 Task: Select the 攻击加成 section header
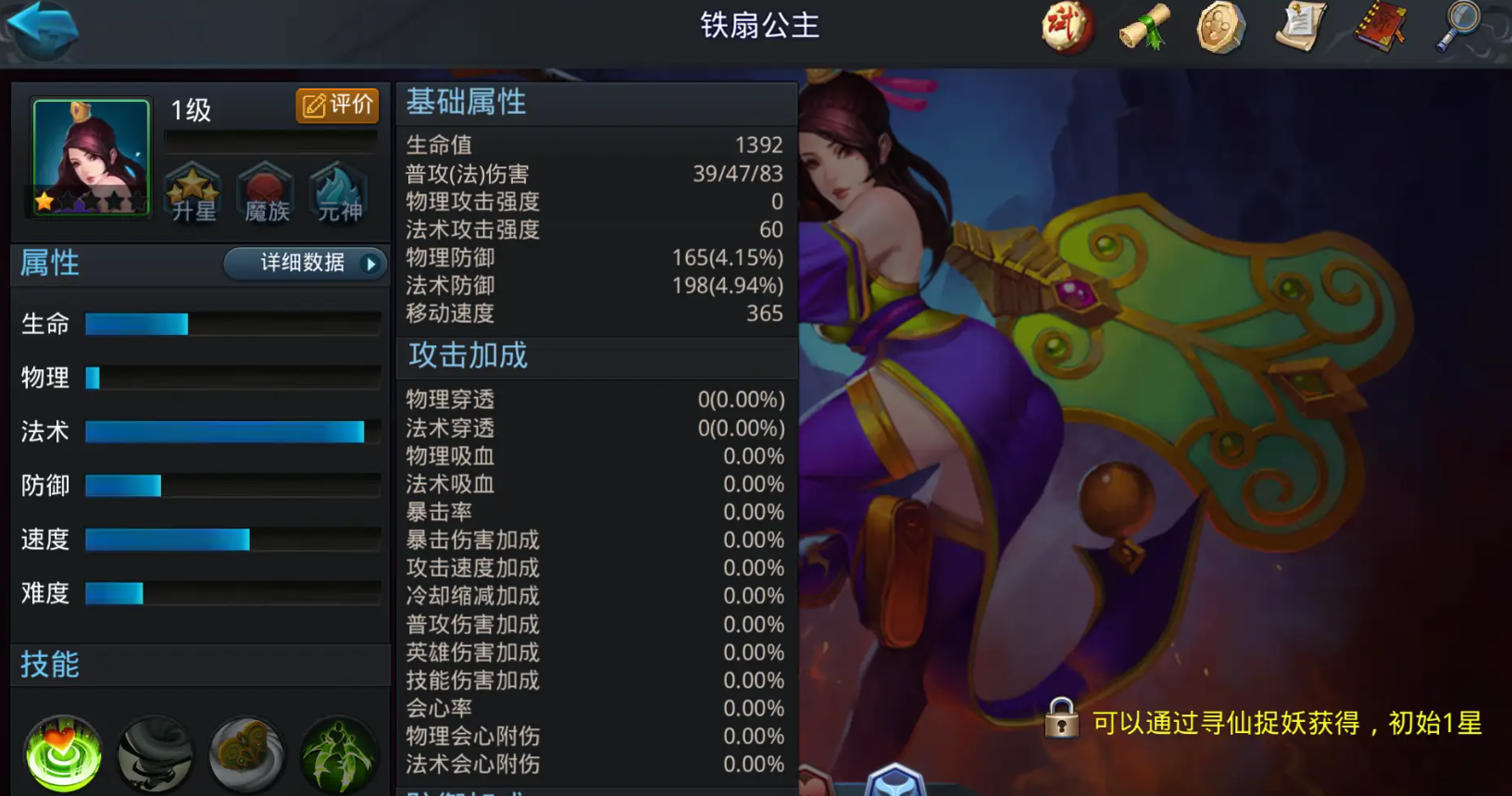click(467, 356)
